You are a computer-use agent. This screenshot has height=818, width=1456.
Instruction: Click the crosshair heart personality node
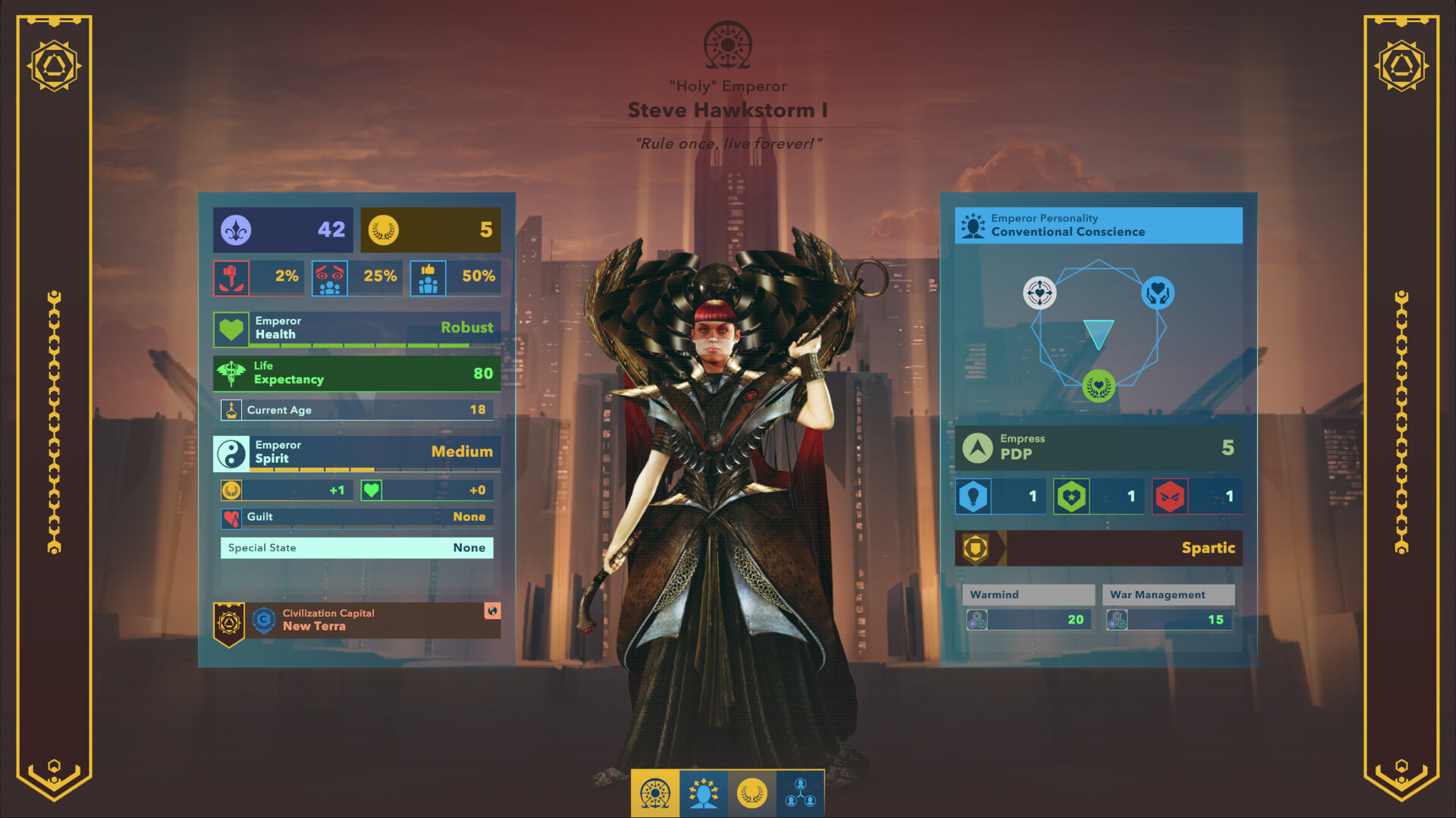point(1039,293)
